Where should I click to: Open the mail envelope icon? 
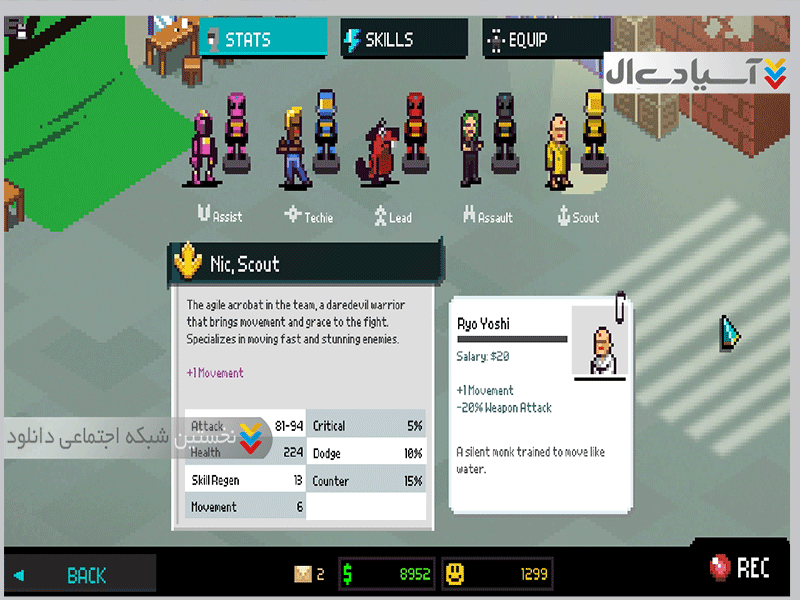pos(303,574)
